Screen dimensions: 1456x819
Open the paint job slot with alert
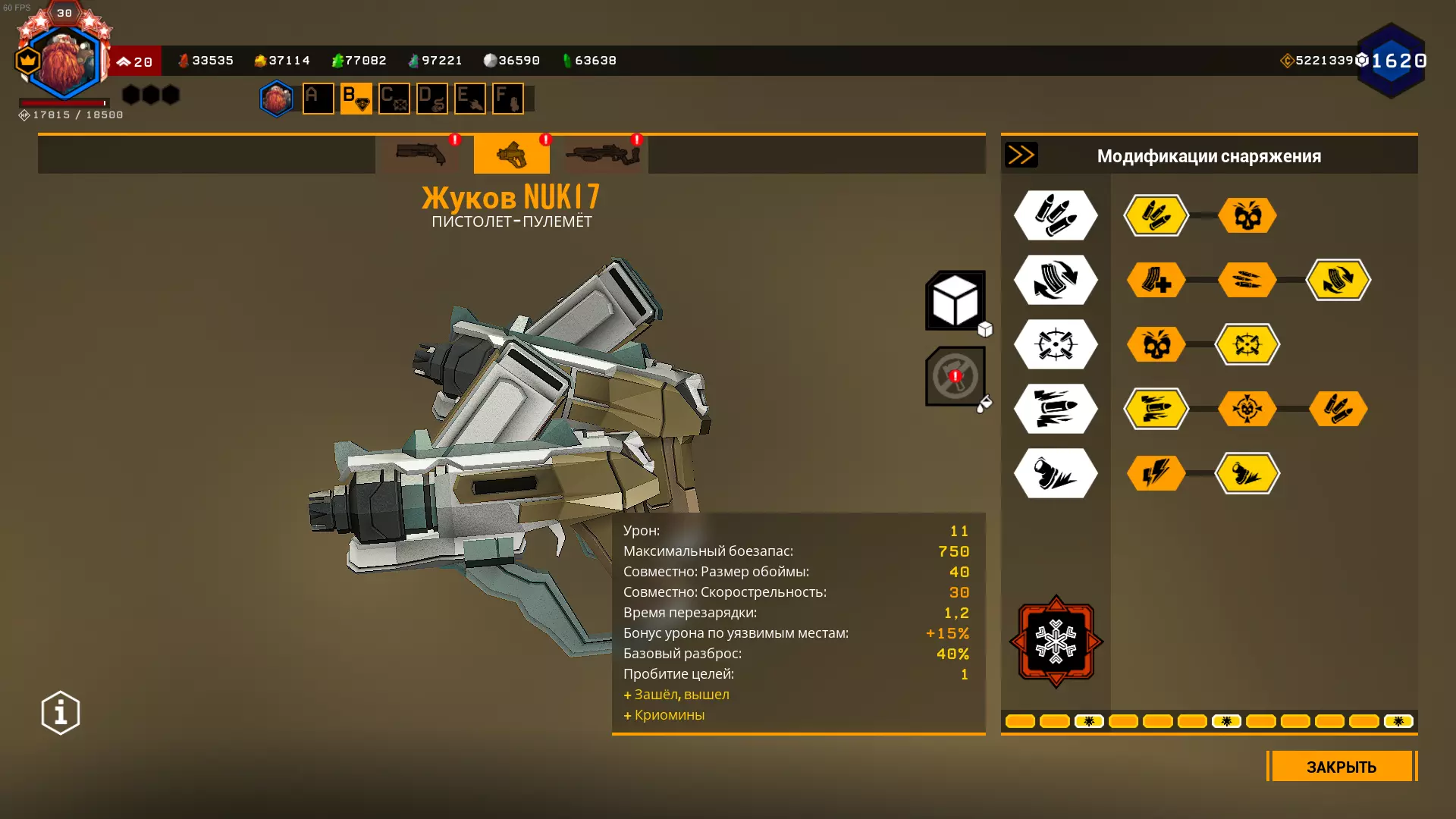point(955,376)
